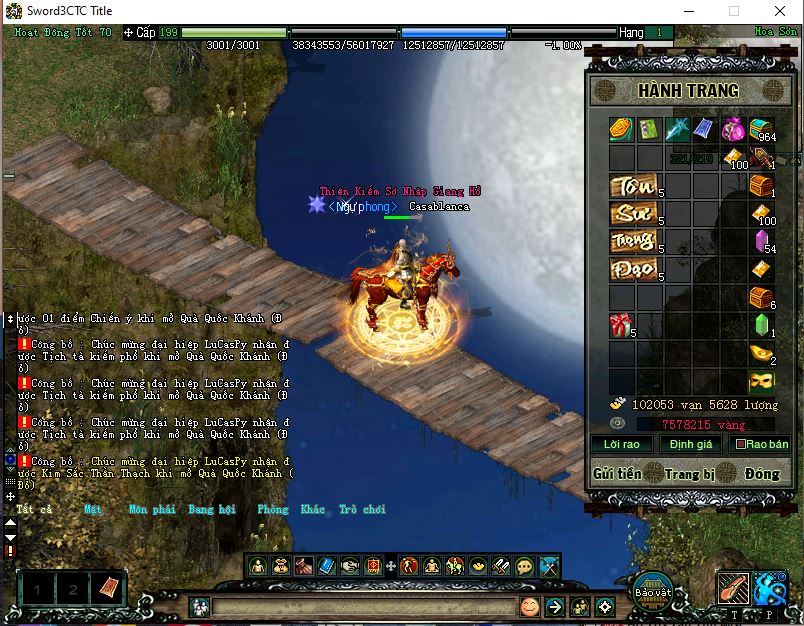Select the Đạo scroll item in inventory

coord(634,270)
